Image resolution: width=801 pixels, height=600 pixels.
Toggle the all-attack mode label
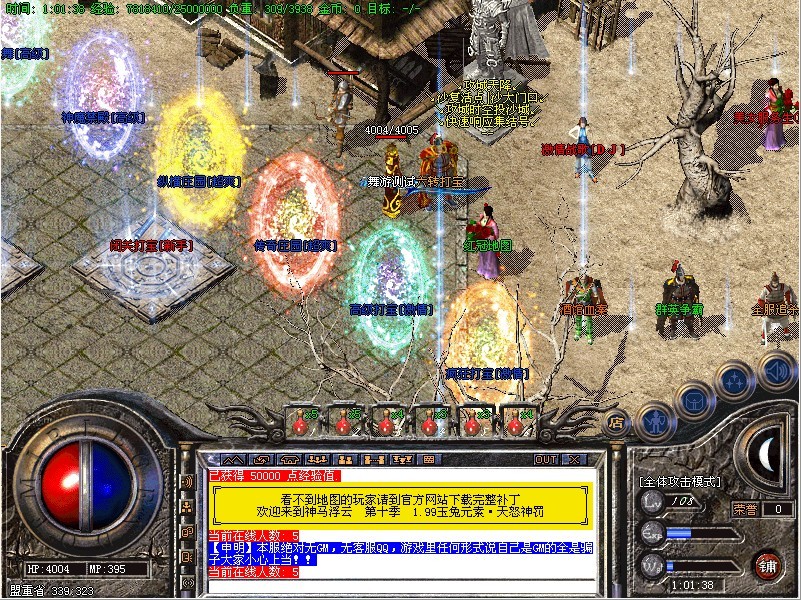pos(680,481)
